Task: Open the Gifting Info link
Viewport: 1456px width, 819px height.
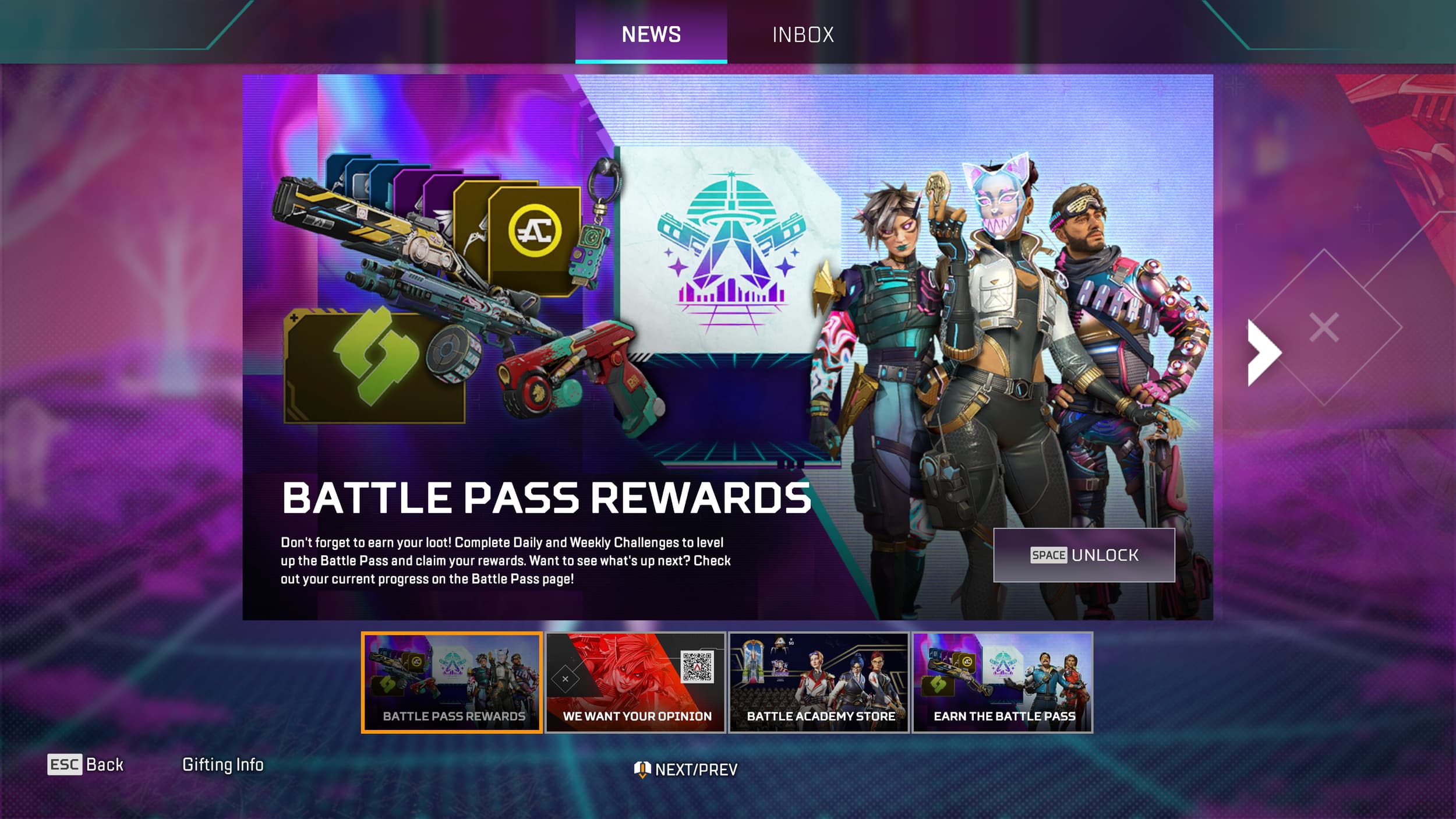Action: [223, 764]
